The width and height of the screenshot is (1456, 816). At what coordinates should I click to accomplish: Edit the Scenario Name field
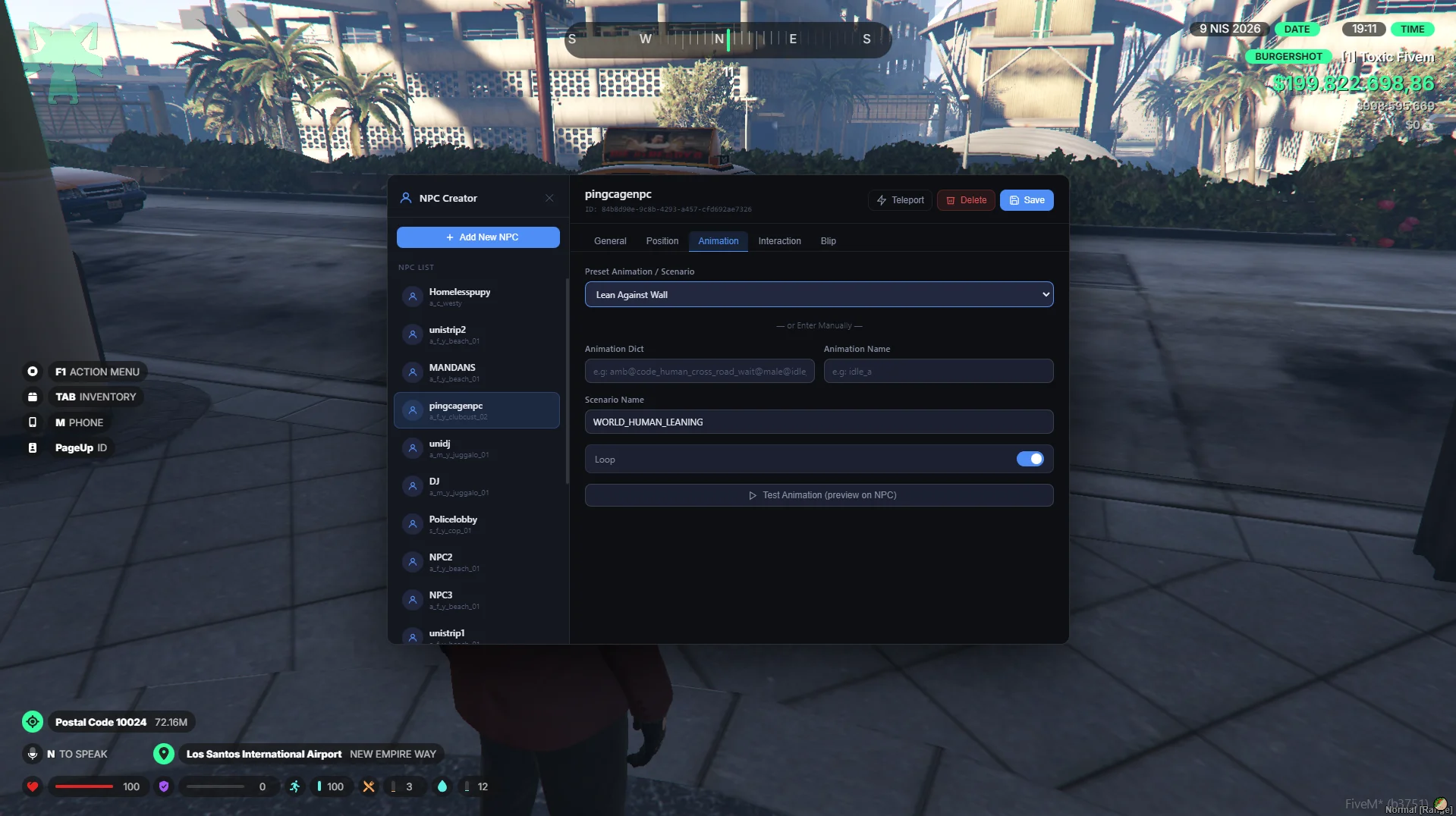819,422
